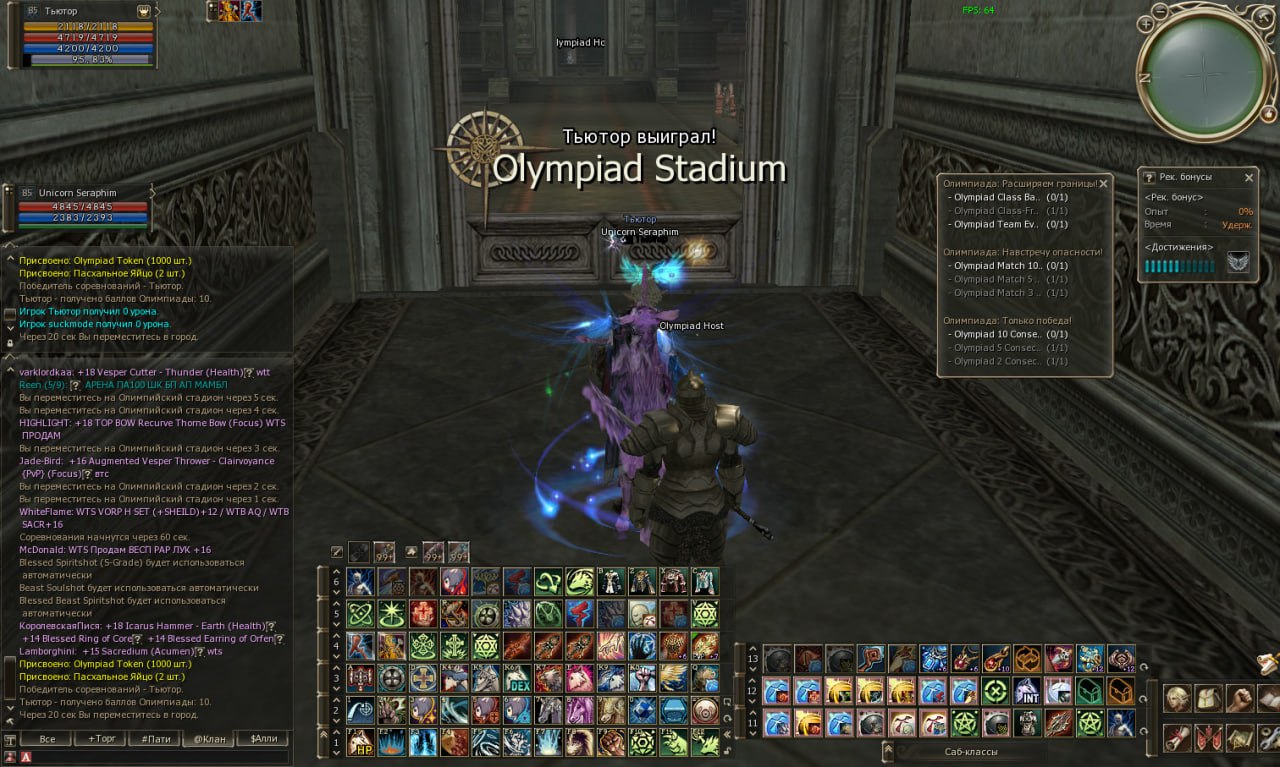This screenshot has width=1280, height=767.
Task: Select the Olympiad Match 10.. objective row
Action: point(1002,266)
